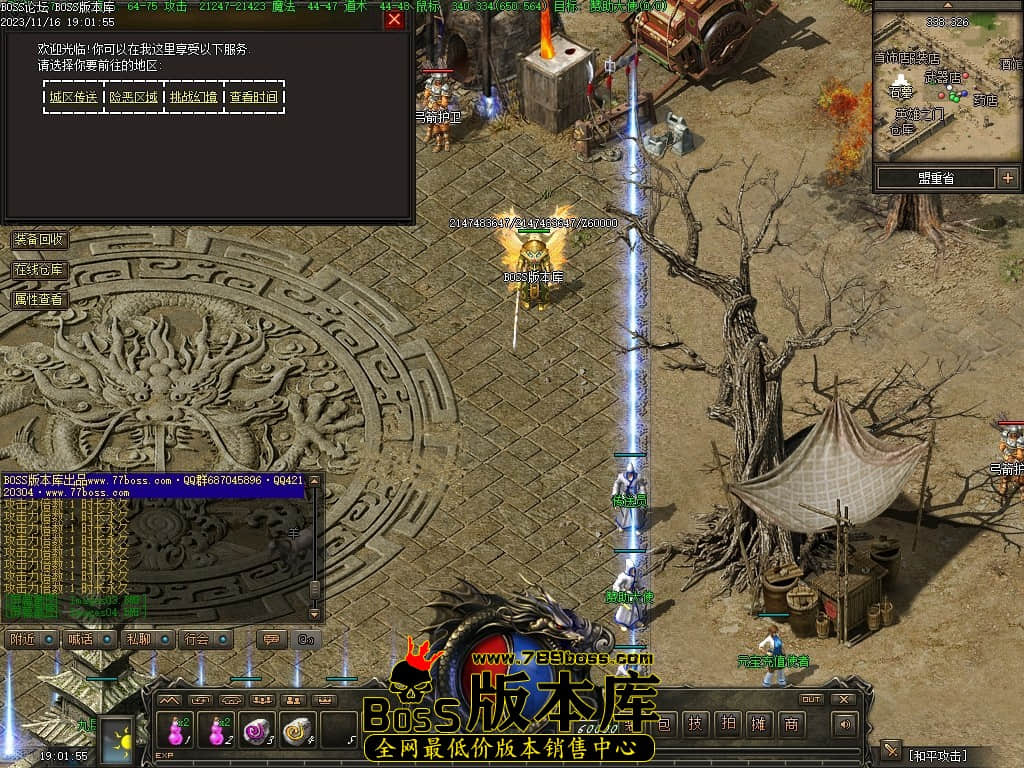
Task: Select the 险恶区域 dialogue option
Action: click(x=134, y=97)
